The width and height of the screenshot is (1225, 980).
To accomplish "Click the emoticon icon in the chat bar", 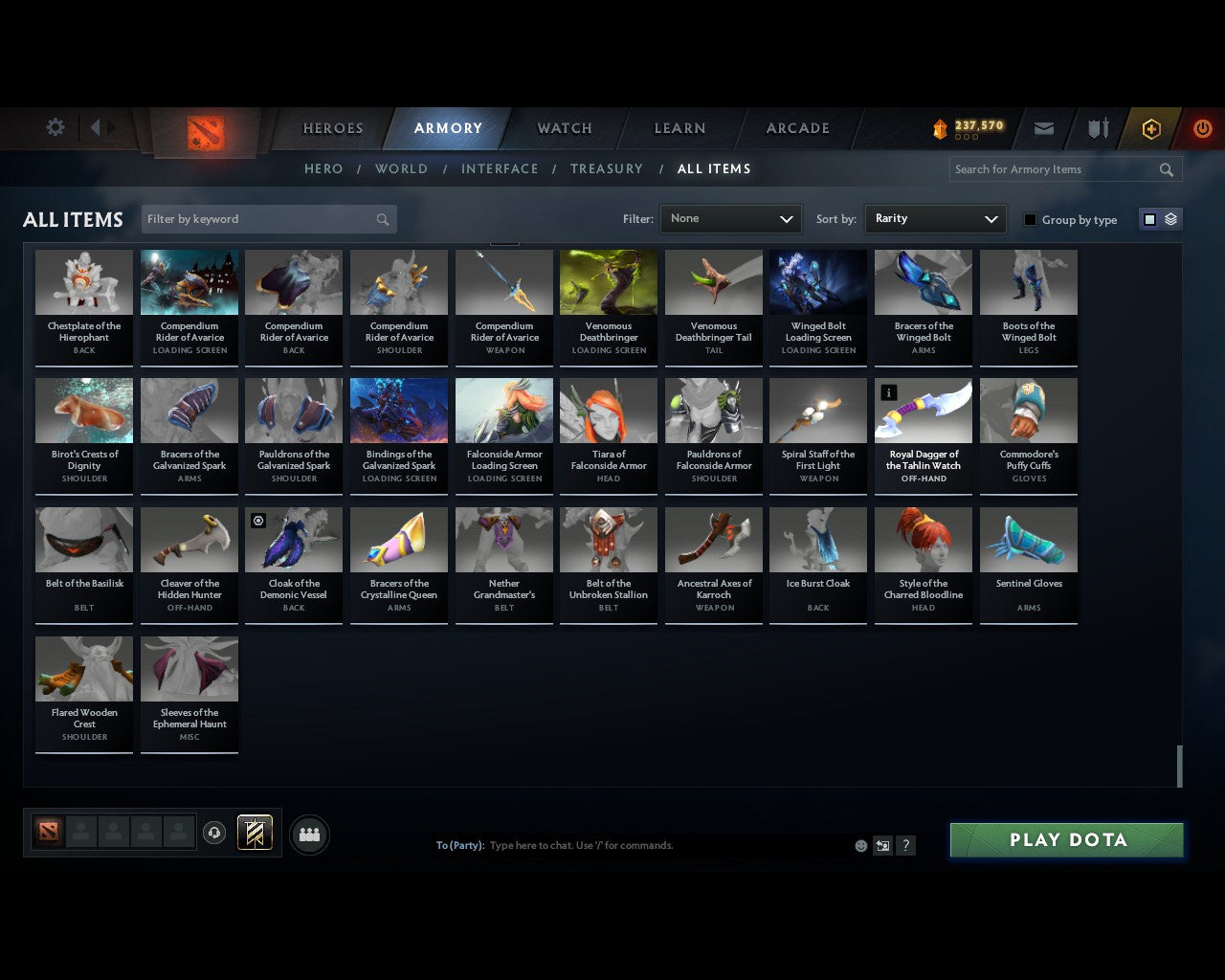I will click(860, 845).
